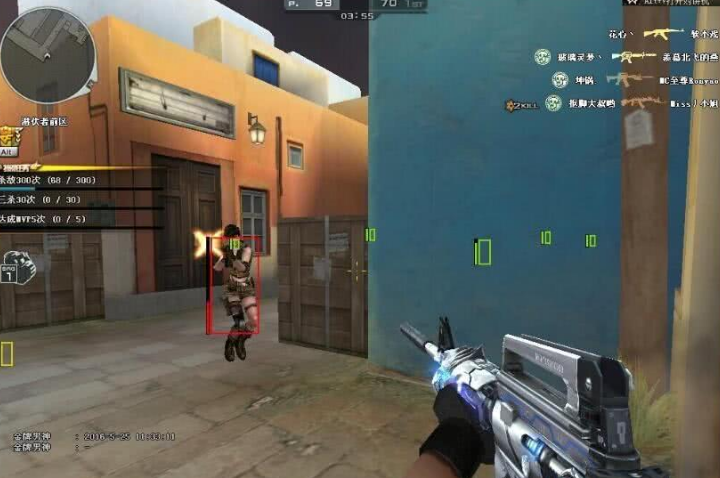720x478 pixels.
Task: Select the grenade slot icon
Action: click(x=17, y=266)
